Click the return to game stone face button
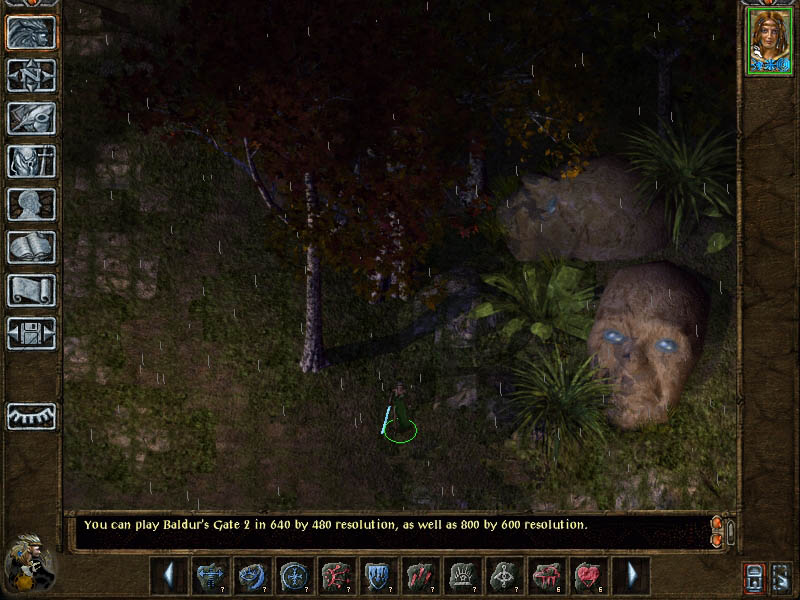Image resolution: width=800 pixels, height=600 pixels. point(31,32)
